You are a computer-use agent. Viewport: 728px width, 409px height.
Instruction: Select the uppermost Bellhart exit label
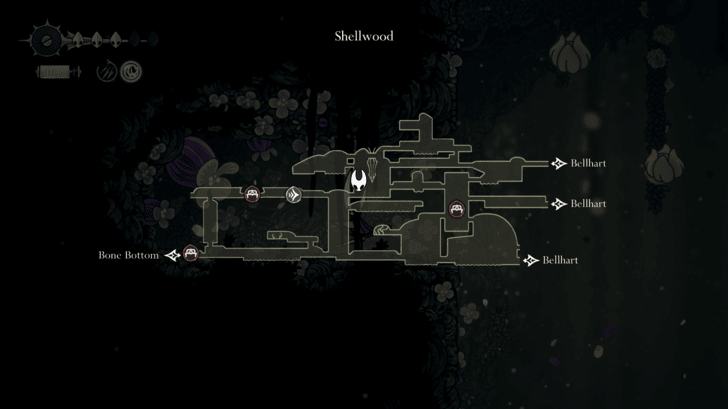[588, 163]
